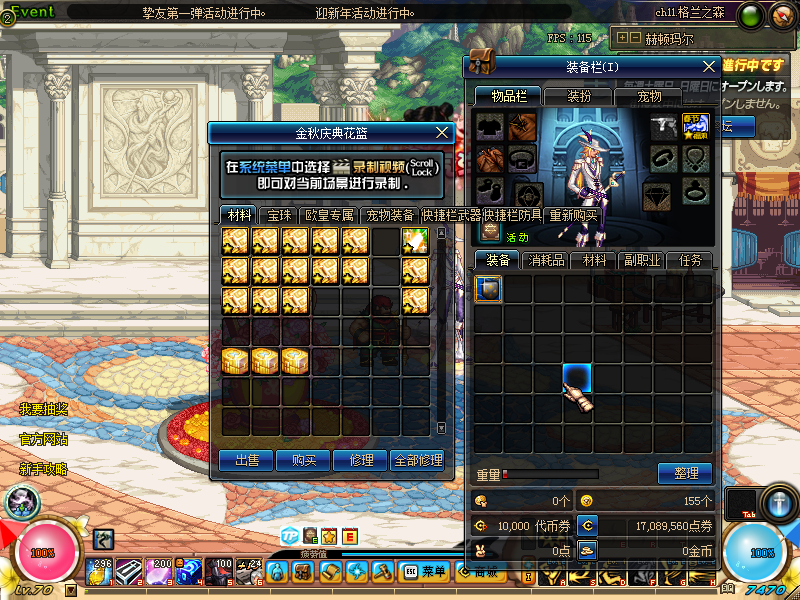This screenshot has height=600, width=800.
Task: Switch to the 副职业 inventory tab
Action: coord(640,260)
